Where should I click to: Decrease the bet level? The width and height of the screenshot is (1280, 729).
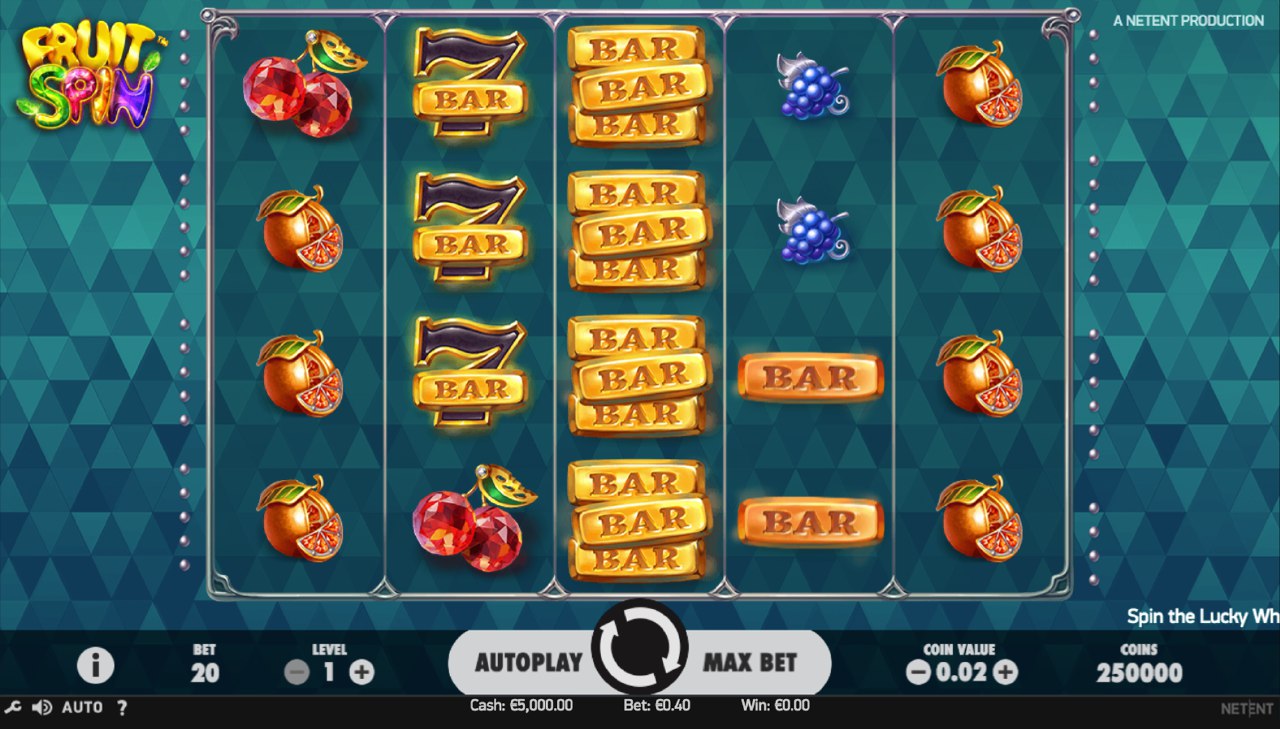[x=297, y=672]
